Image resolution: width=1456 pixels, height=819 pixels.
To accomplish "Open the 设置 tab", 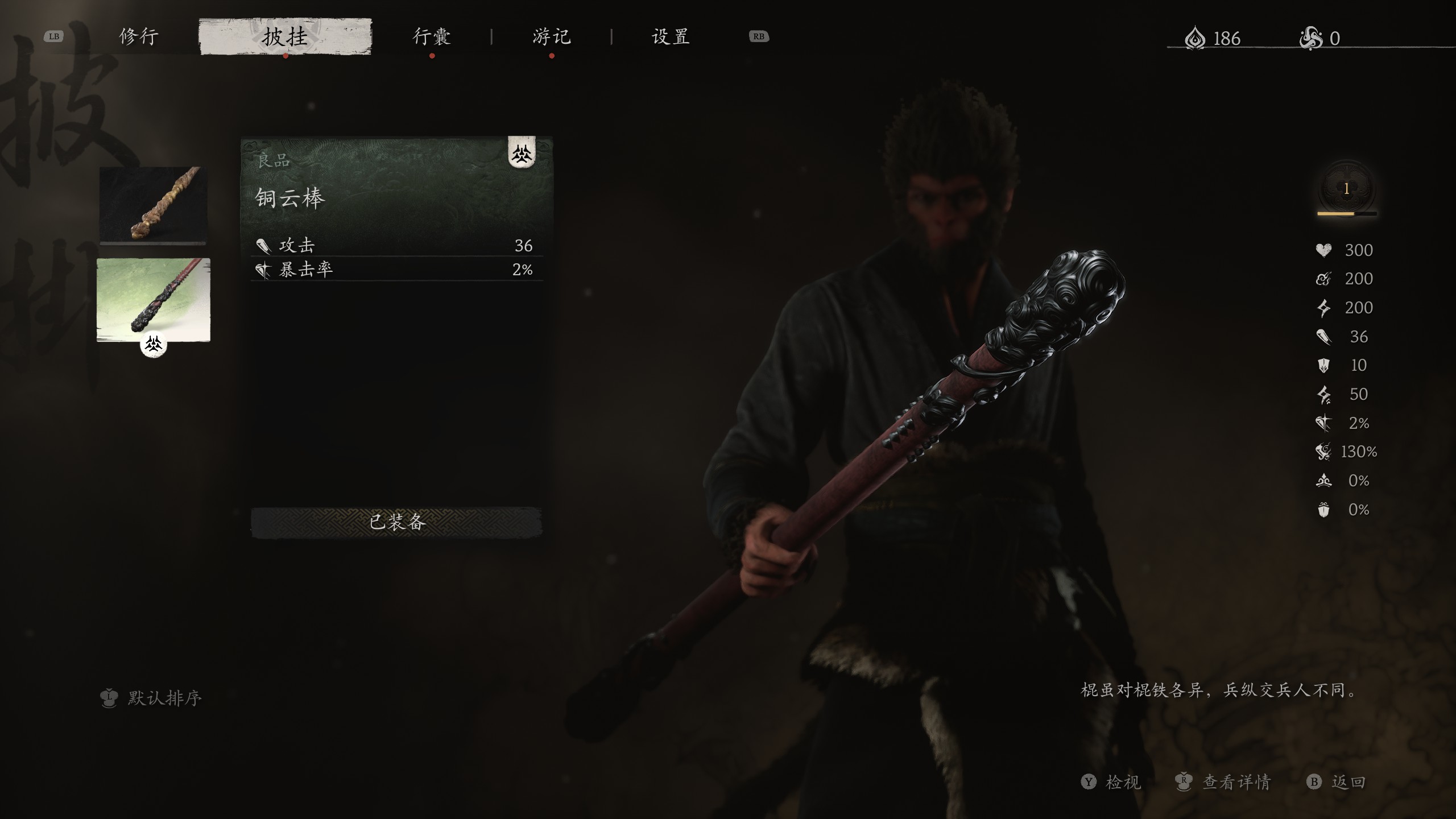I will pos(671,37).
